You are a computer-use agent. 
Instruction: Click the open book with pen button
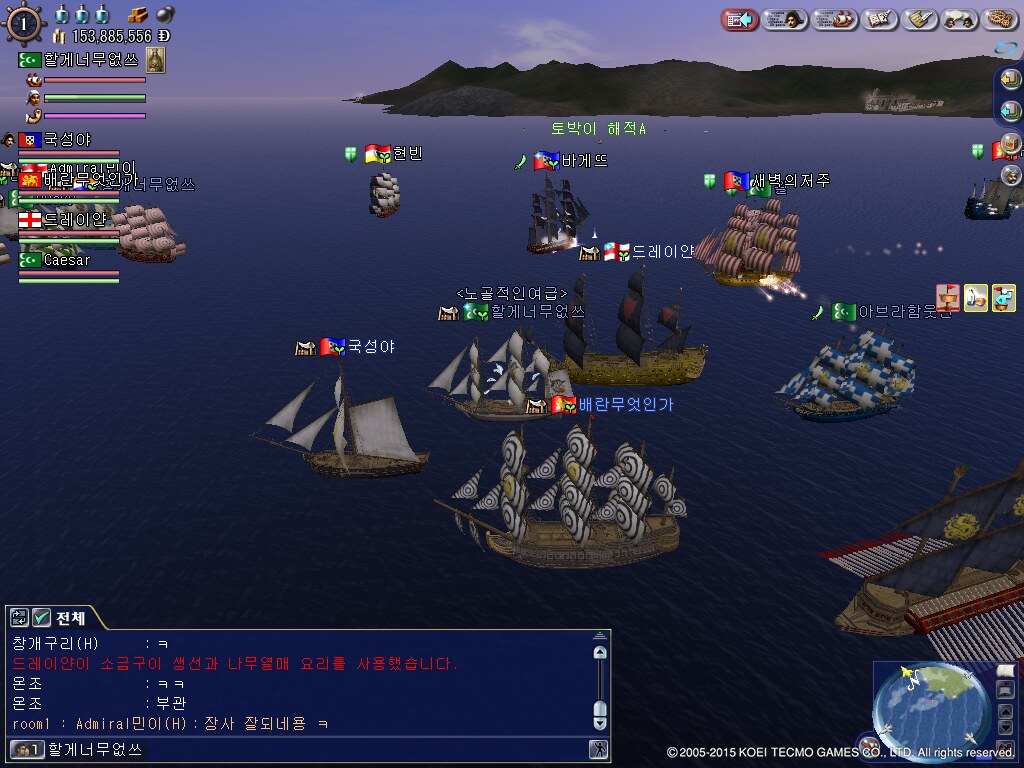coord(879,19)
